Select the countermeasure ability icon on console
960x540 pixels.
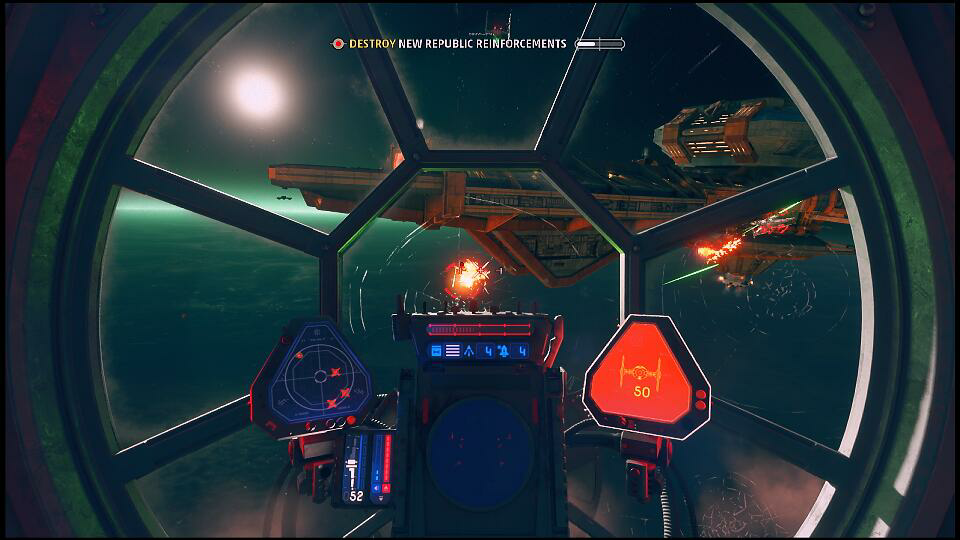coord(504,350)
